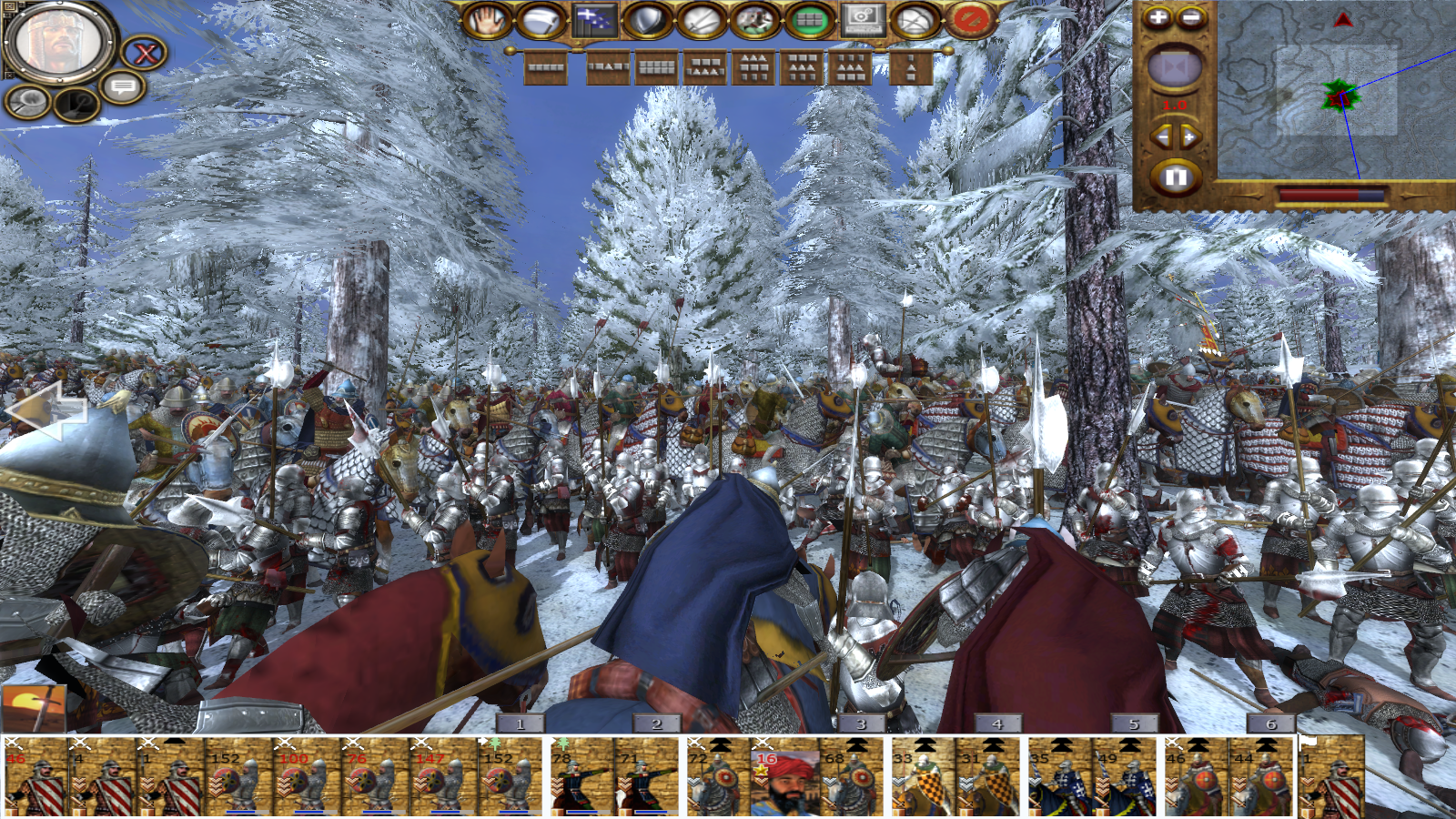Select group 6 tab
The height and width of the screenshot is (819, 1456).
point(1271,723)
